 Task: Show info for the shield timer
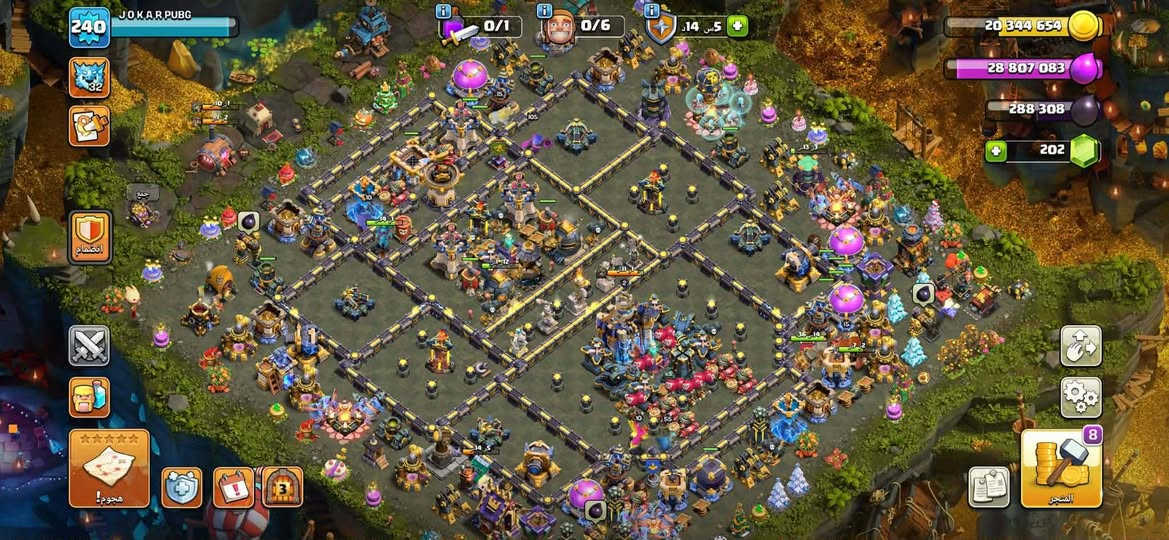coord(652,11)
